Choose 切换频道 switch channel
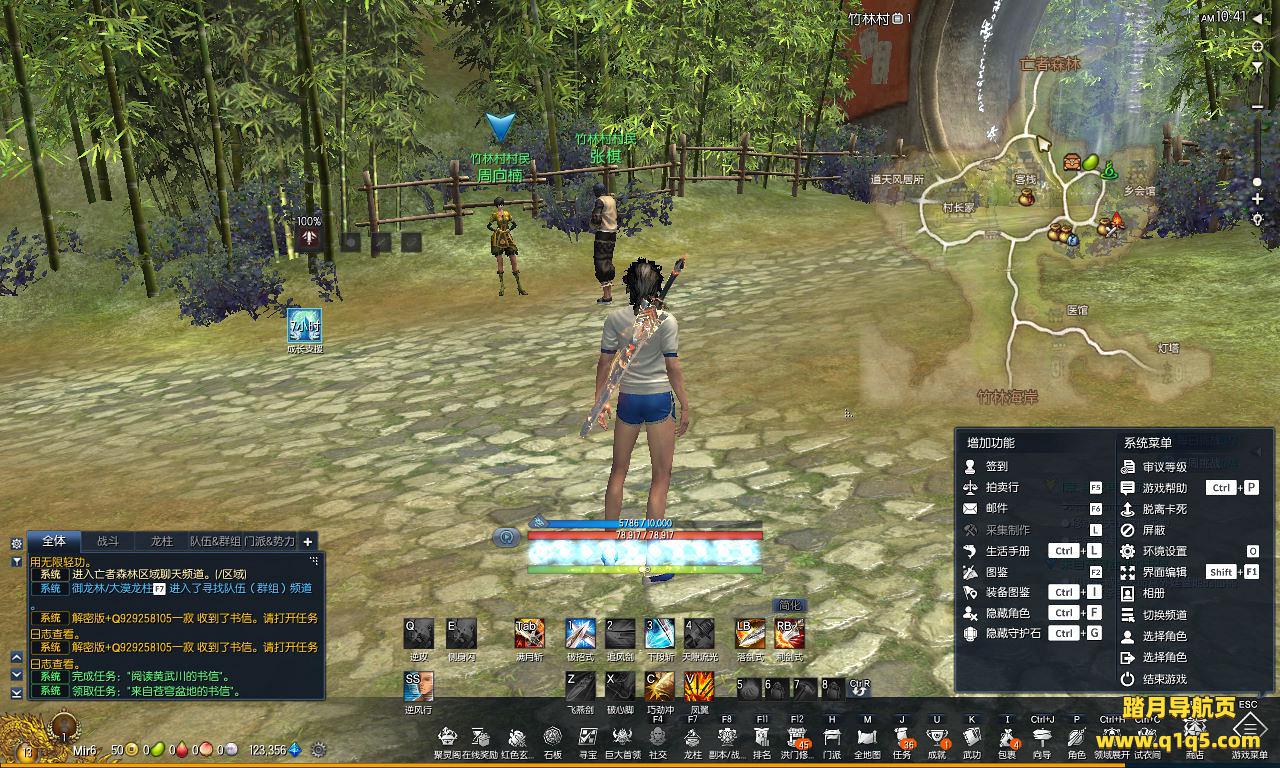 pos(1164,615)
